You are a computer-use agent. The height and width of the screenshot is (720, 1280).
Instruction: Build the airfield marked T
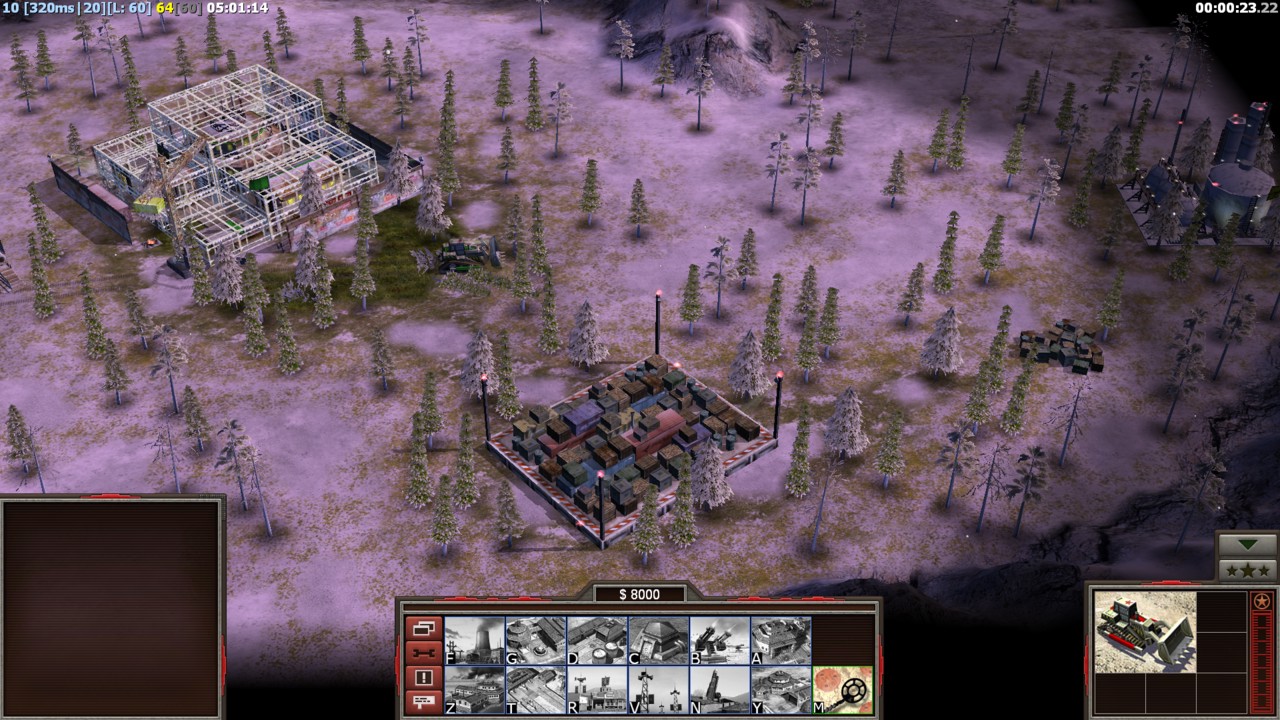(535, 690)
